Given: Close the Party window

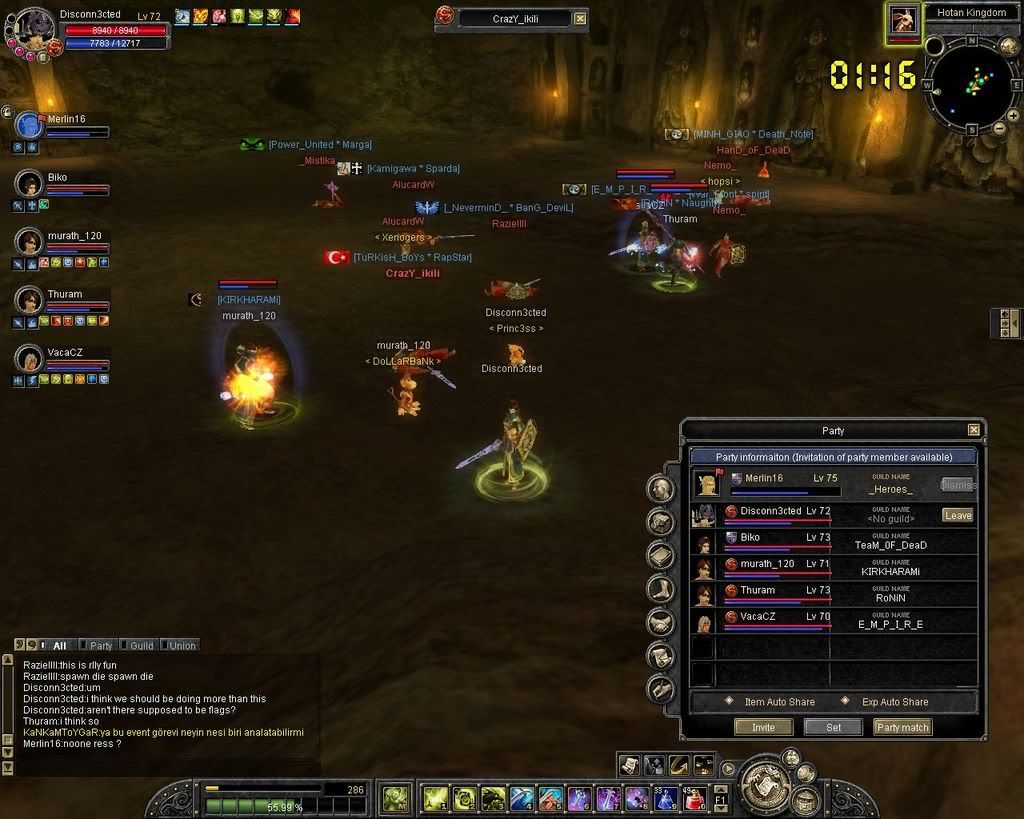Looking at the screenshot, I should (x=973, y=430).
